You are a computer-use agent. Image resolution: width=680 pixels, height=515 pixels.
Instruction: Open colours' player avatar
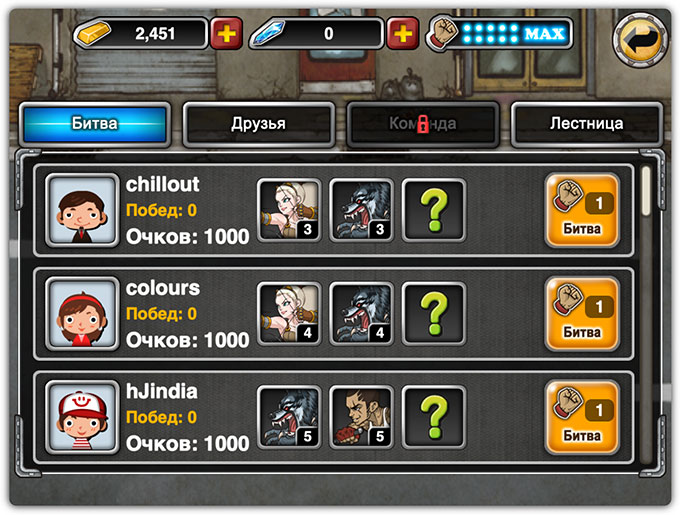[82, 314]
